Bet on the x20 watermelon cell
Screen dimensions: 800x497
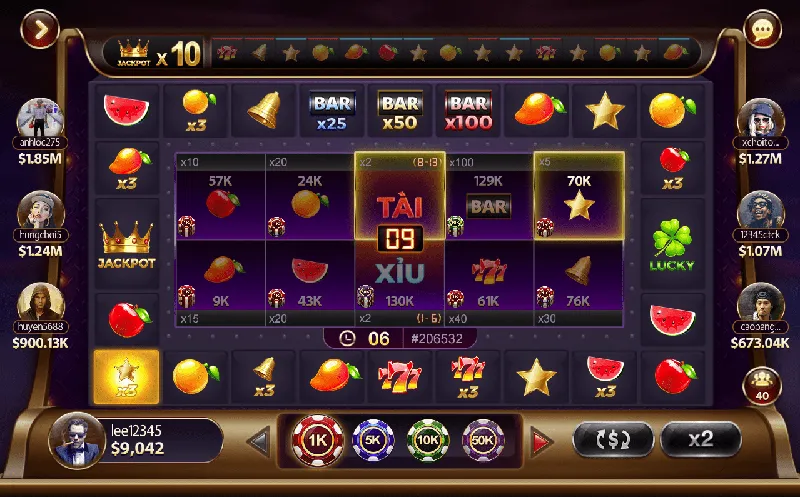pos(309,278)
